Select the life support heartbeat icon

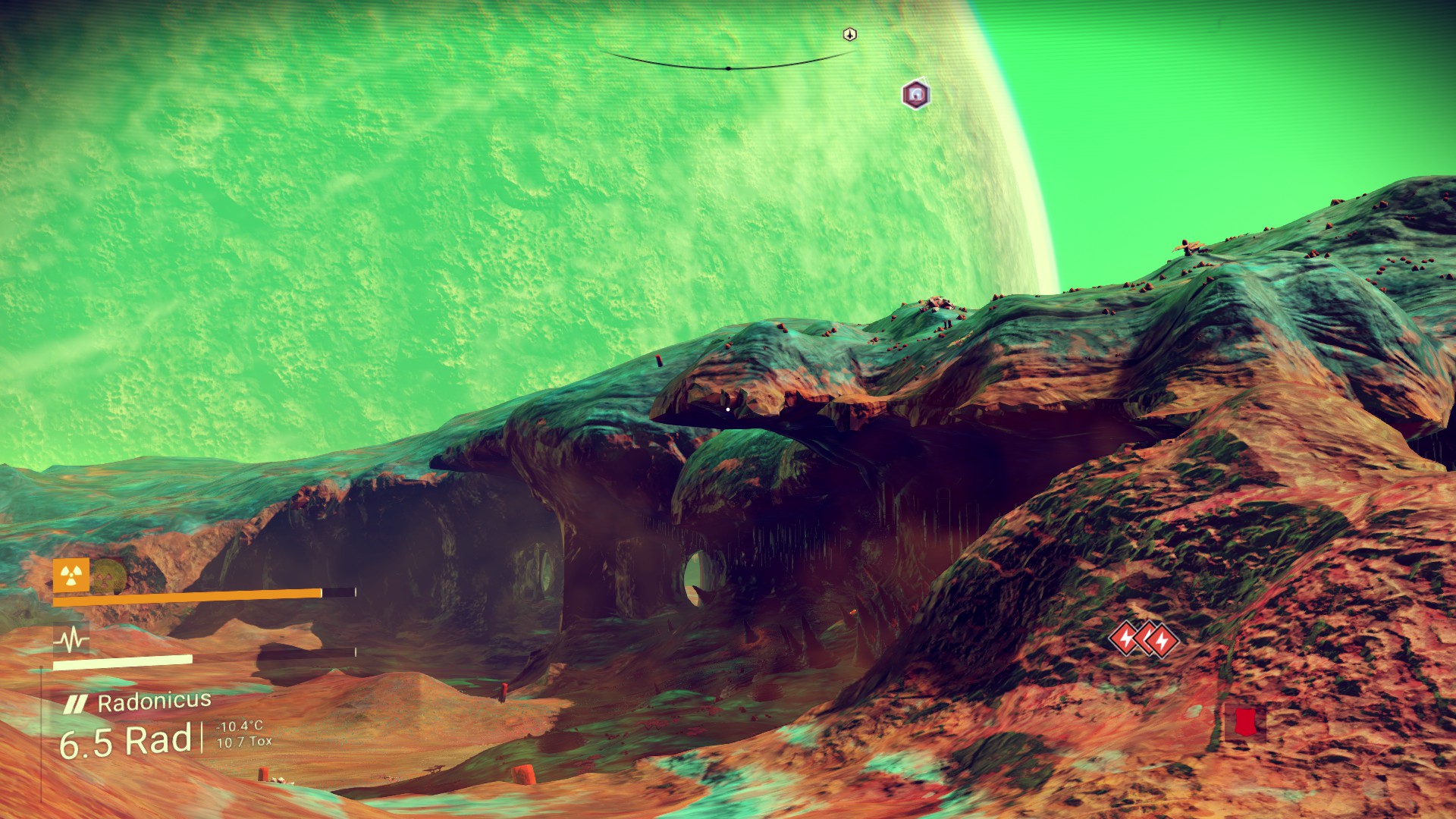point(71,640)
